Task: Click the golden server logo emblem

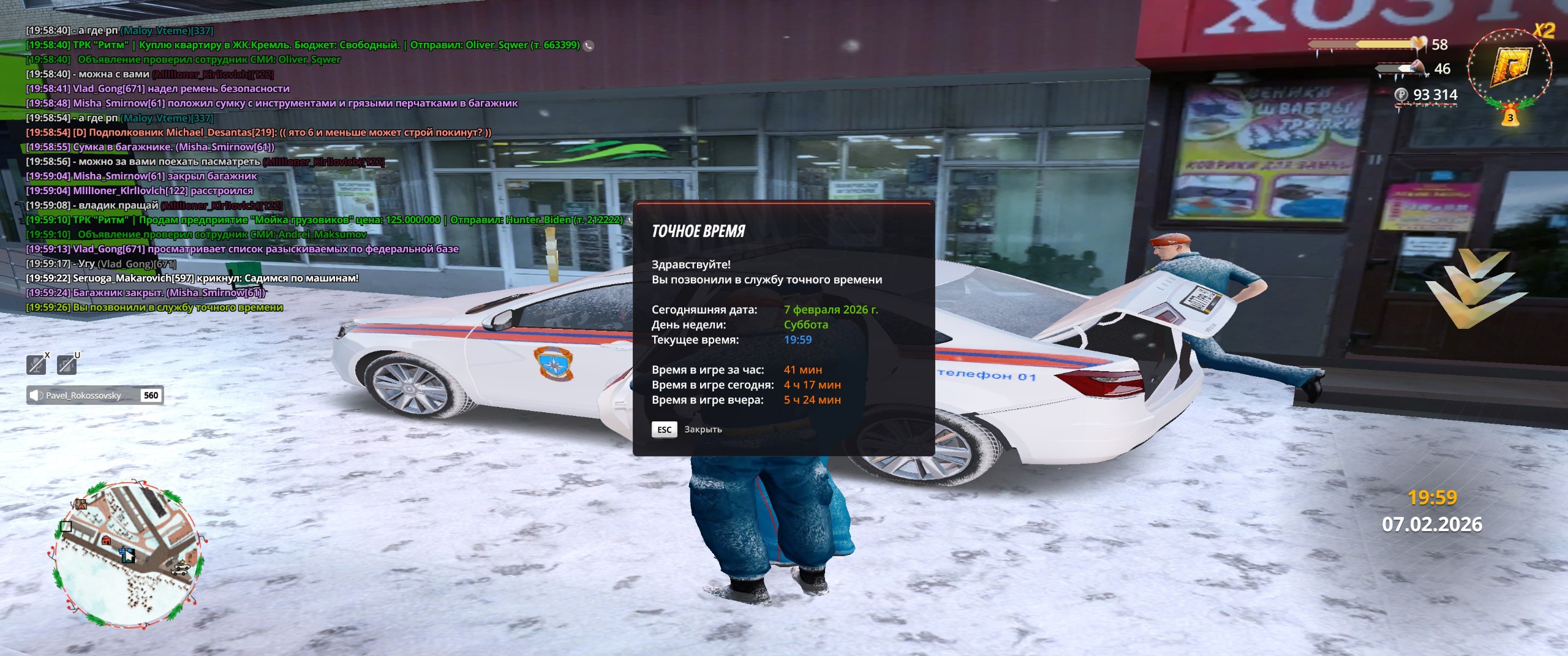Action: point(1510,67)
